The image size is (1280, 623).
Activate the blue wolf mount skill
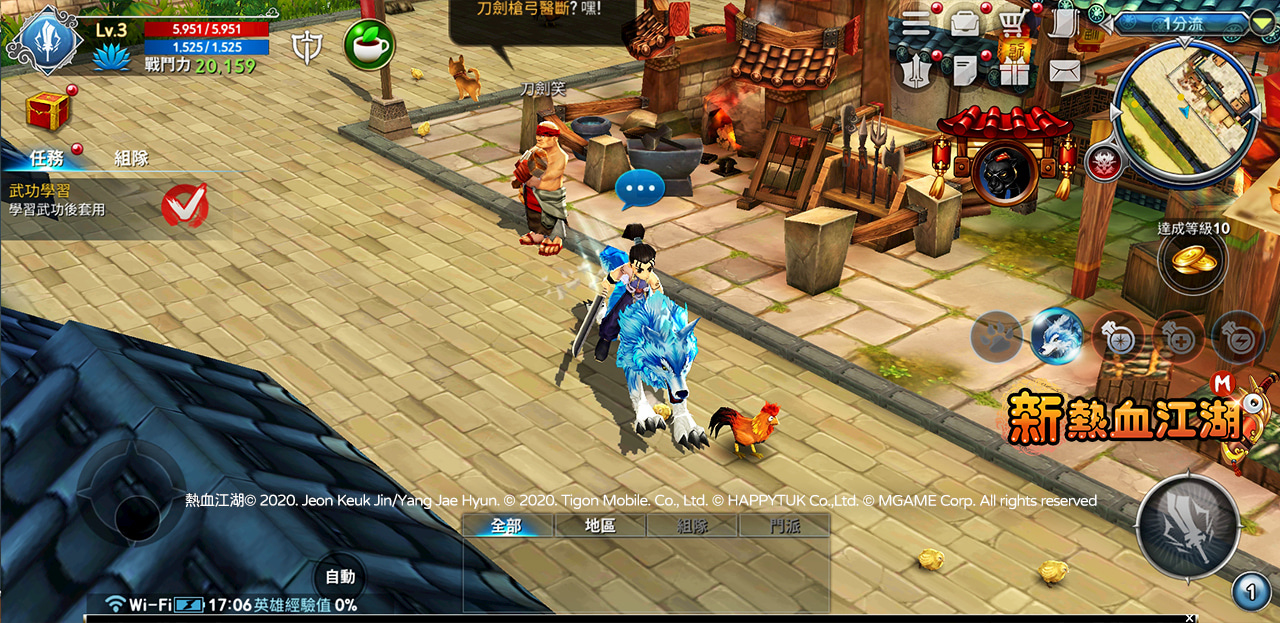click(1057, 336)
